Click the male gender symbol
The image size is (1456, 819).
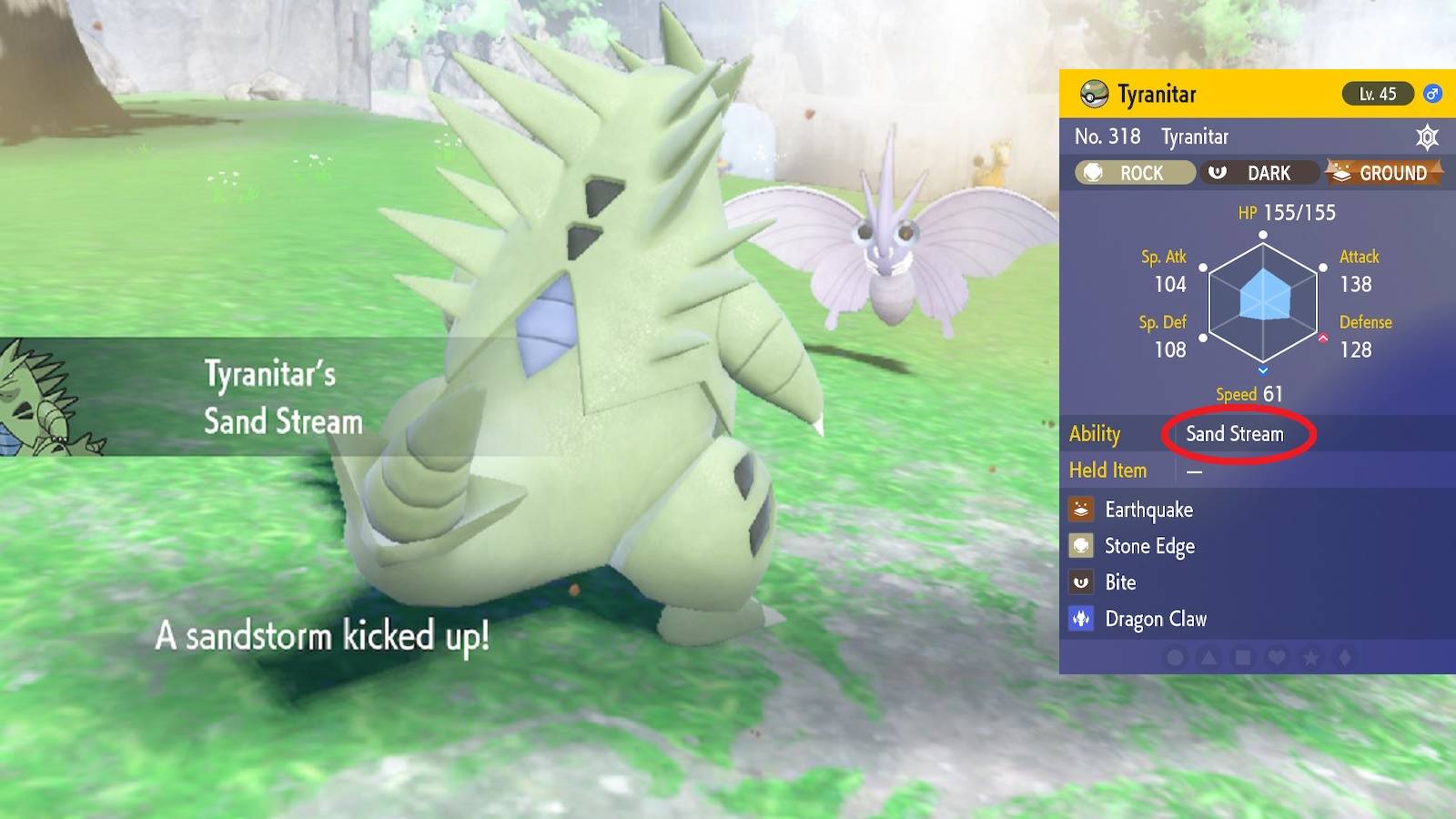[1431, 94]
